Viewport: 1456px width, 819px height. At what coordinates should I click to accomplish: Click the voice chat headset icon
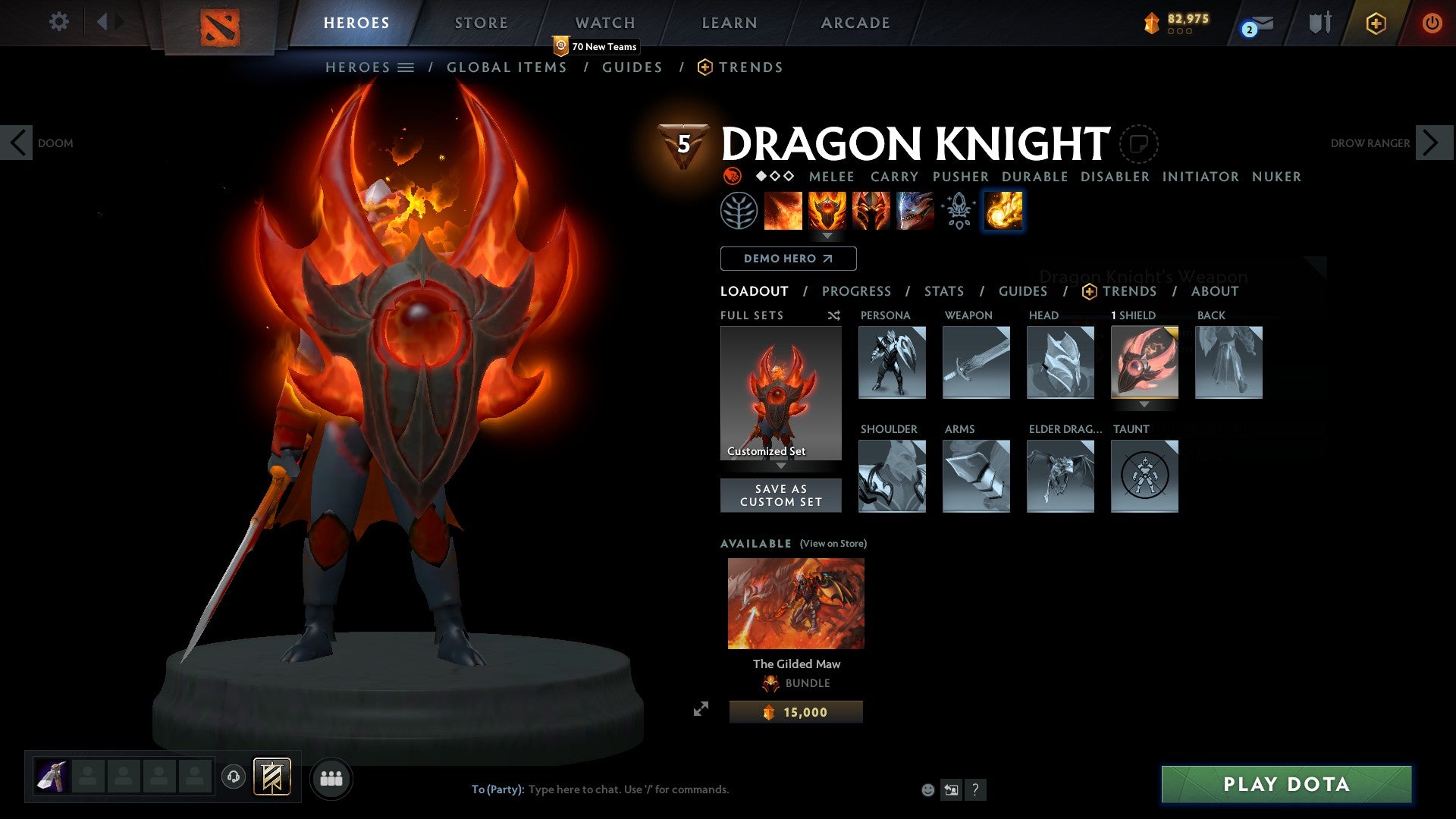[234, 777]
